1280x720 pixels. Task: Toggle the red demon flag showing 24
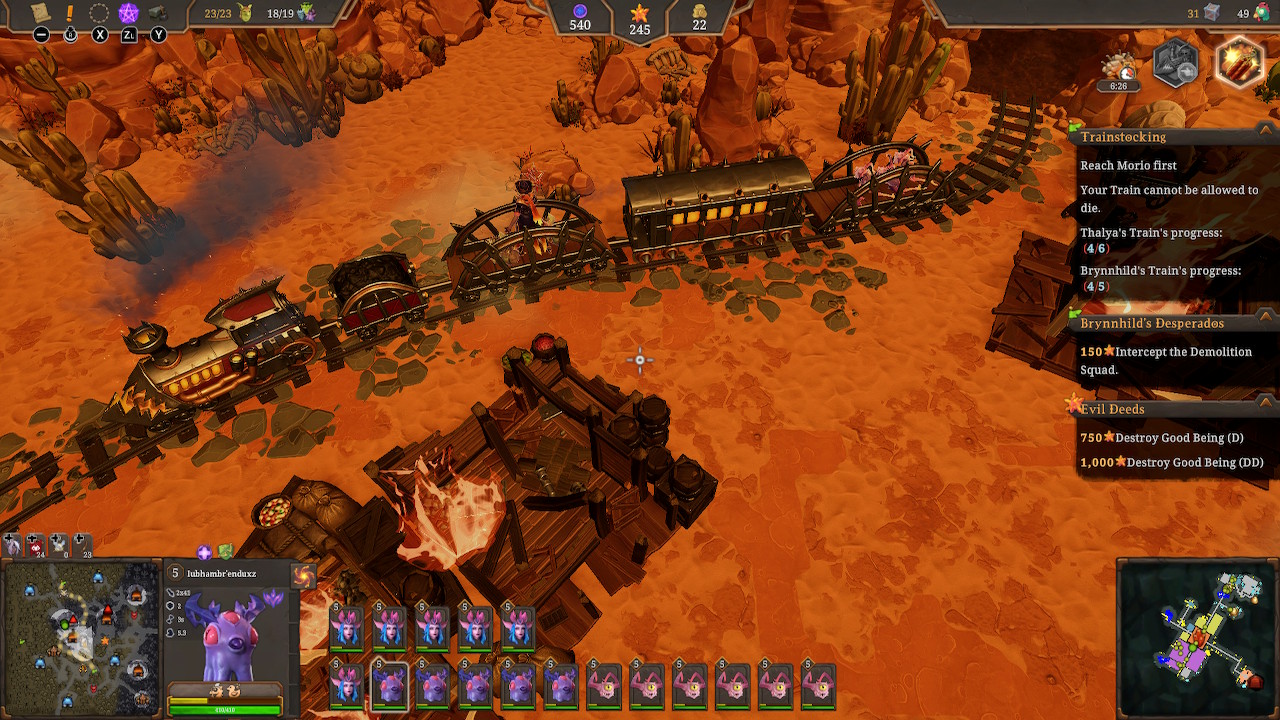point(37,545)
